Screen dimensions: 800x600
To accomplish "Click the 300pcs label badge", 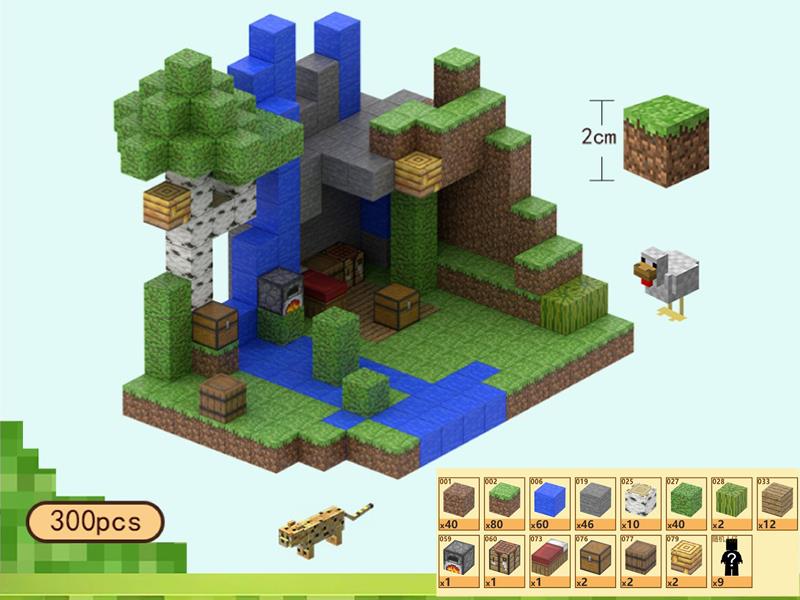I will coord(96,521).
